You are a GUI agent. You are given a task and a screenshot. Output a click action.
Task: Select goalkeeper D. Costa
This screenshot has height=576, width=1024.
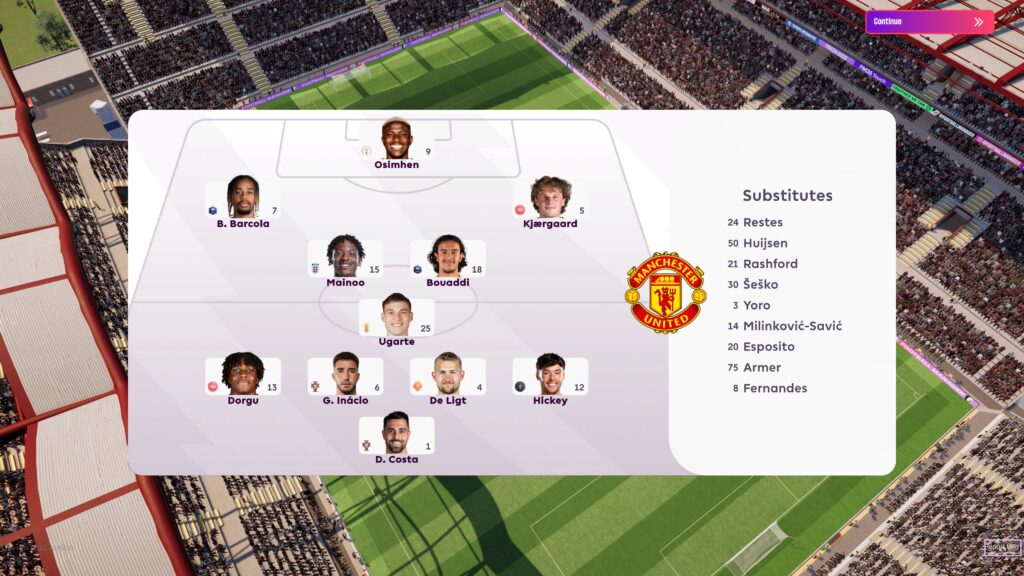click(x=397, y=435)
